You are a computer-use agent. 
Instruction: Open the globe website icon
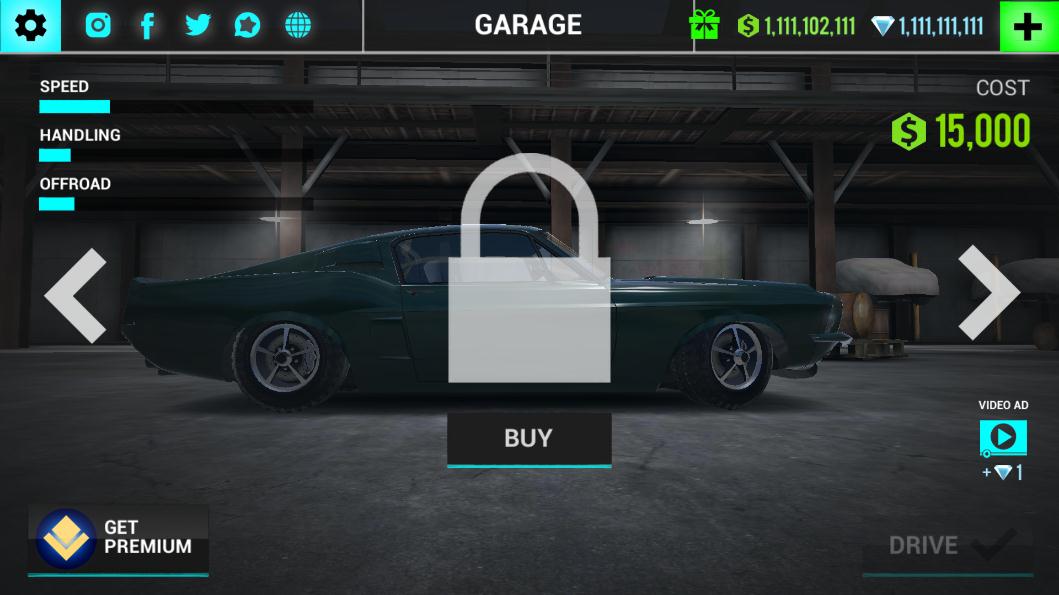tap(298, 26)
